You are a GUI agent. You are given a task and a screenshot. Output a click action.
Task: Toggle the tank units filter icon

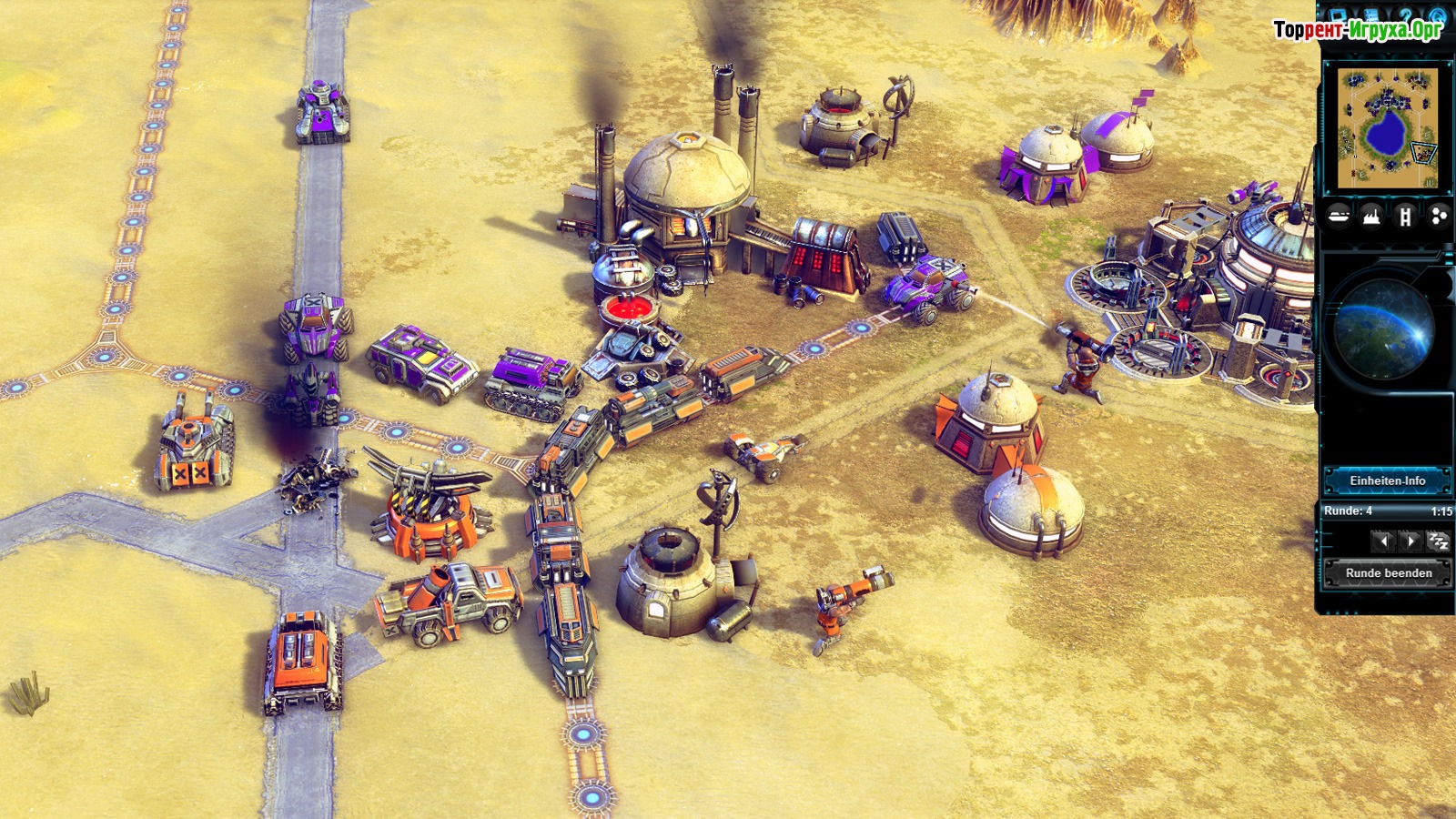point(1339,216)
